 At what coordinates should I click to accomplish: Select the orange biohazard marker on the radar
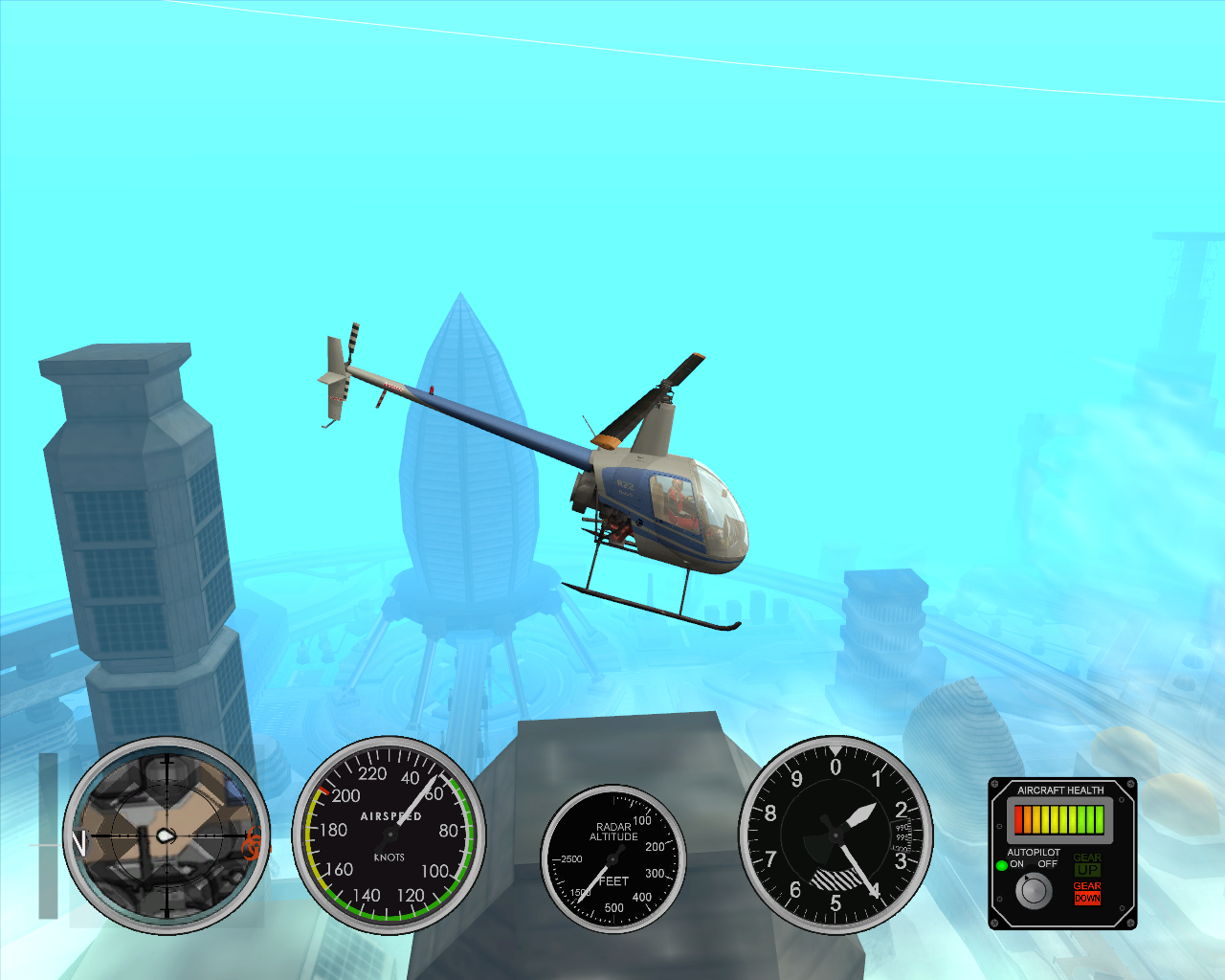[252, 844]
